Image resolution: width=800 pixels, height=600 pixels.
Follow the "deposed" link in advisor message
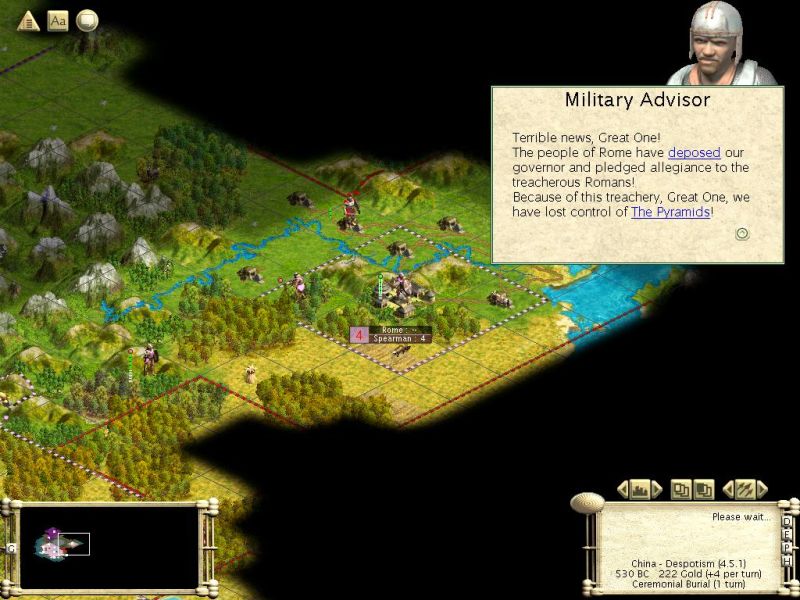(x=694, y=152)
